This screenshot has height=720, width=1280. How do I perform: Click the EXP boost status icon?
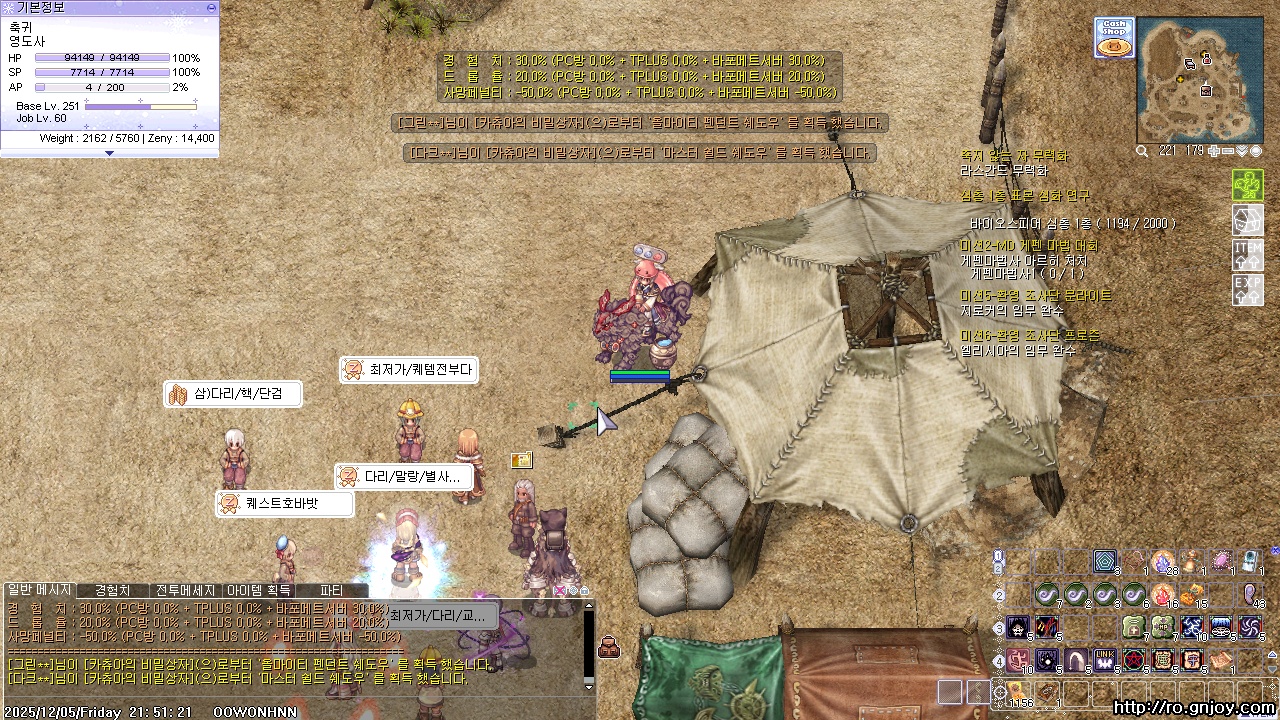pyautogui.click(x=1247, y=289)
